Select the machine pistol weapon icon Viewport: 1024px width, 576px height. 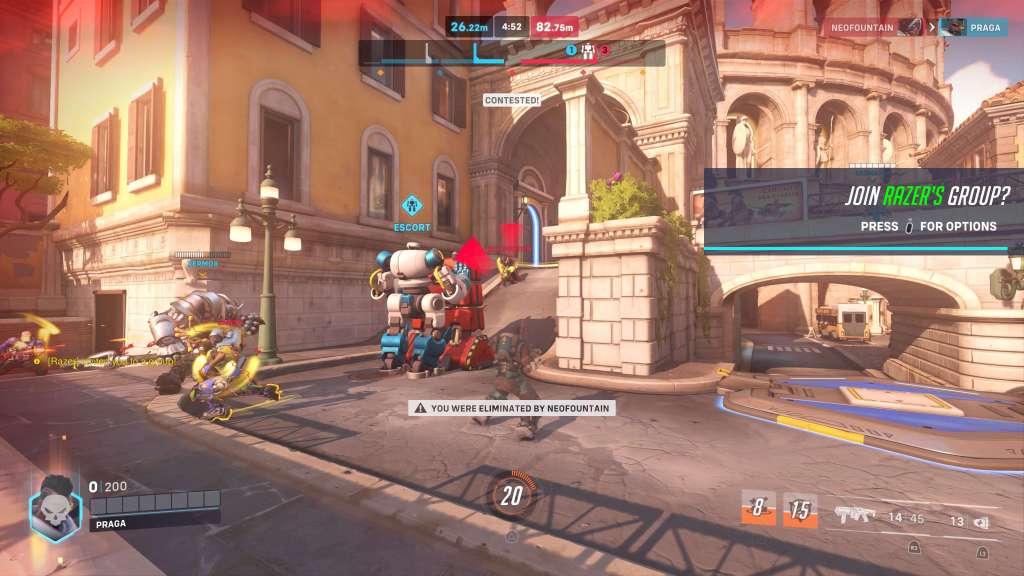[855, 515]
